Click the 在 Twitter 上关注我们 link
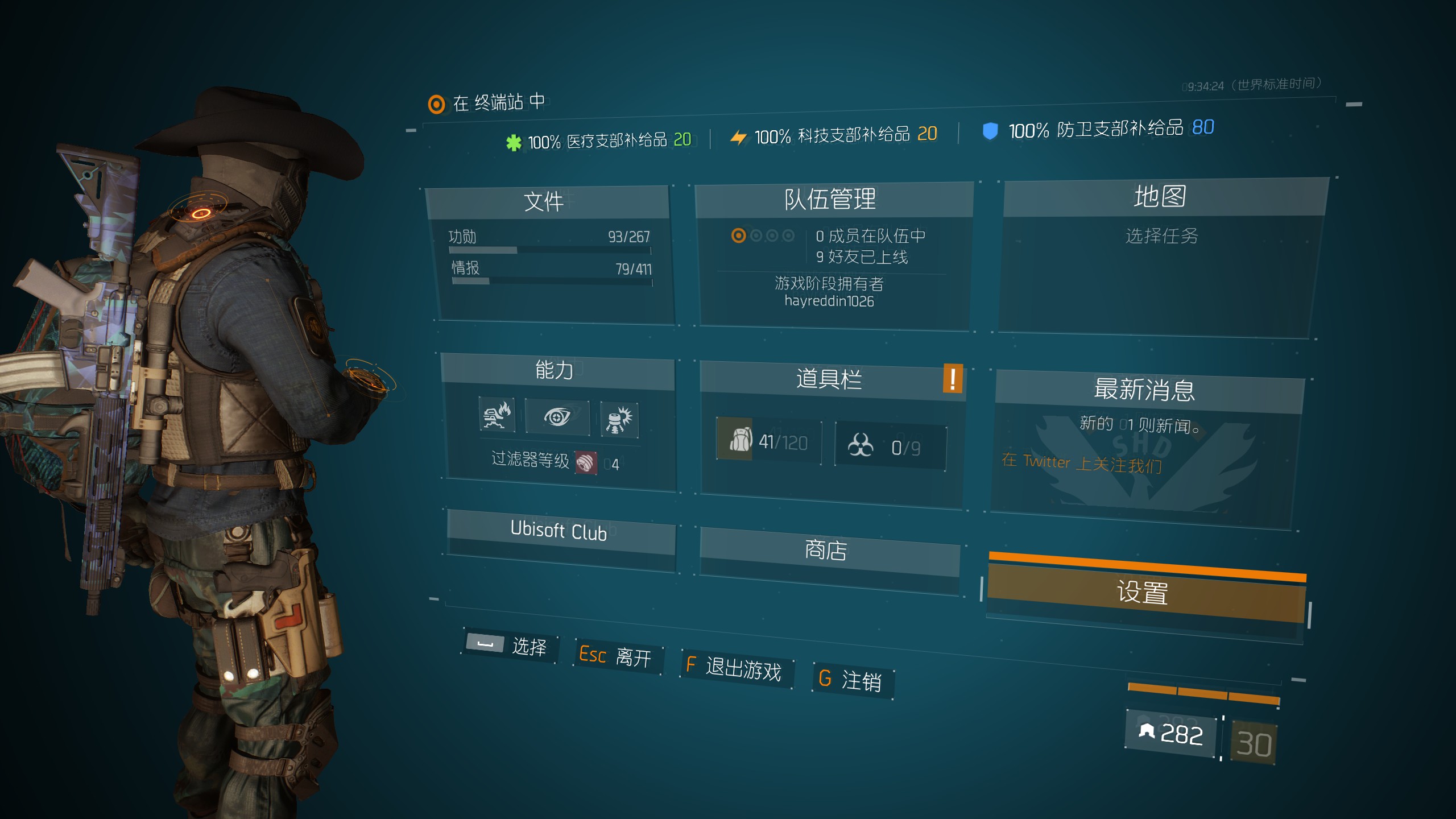This screenshot has width=1456, height=819. click(1082, 463)
